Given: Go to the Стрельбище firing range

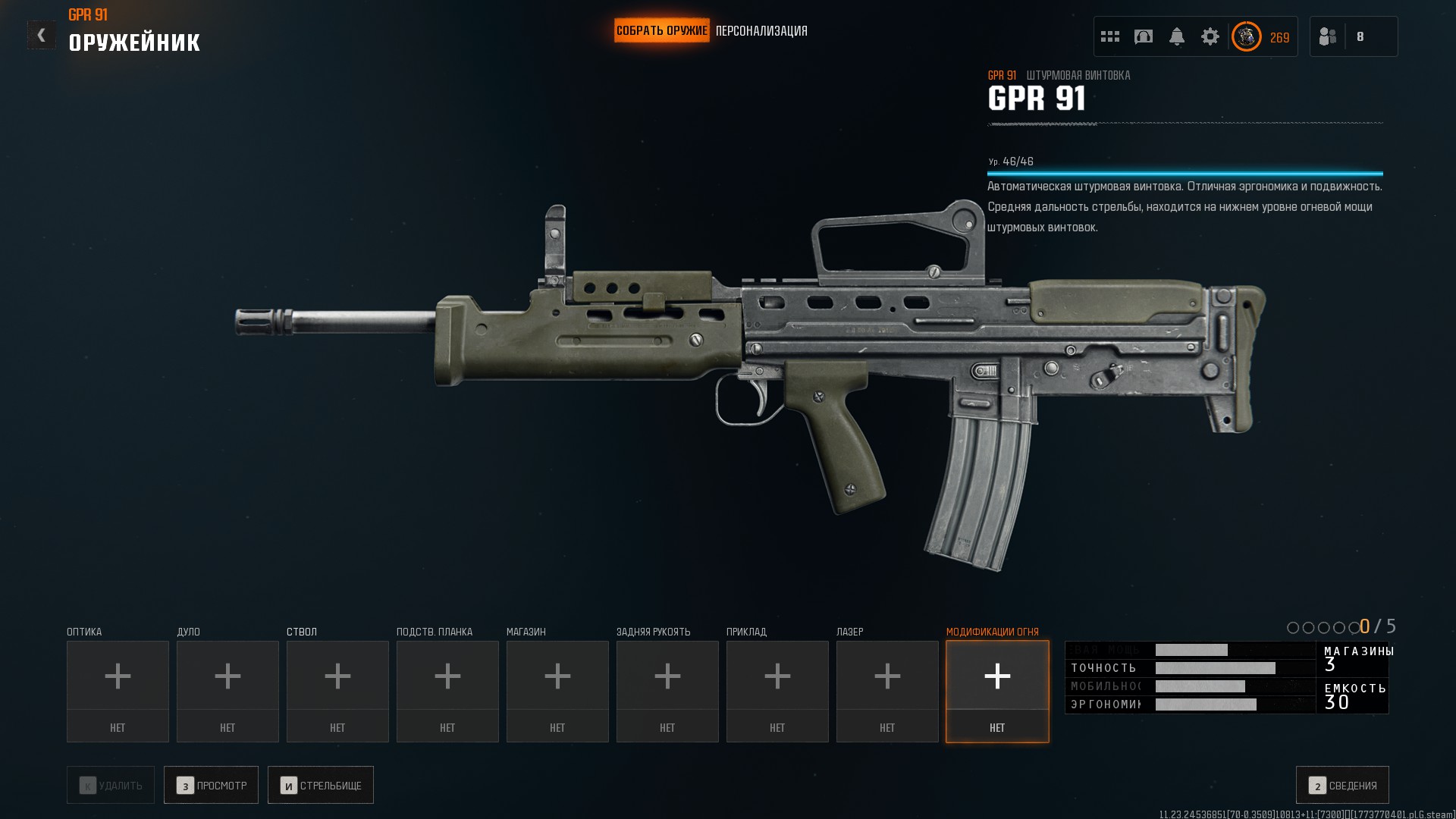Looking at the screenshot, I should (321, 785).
